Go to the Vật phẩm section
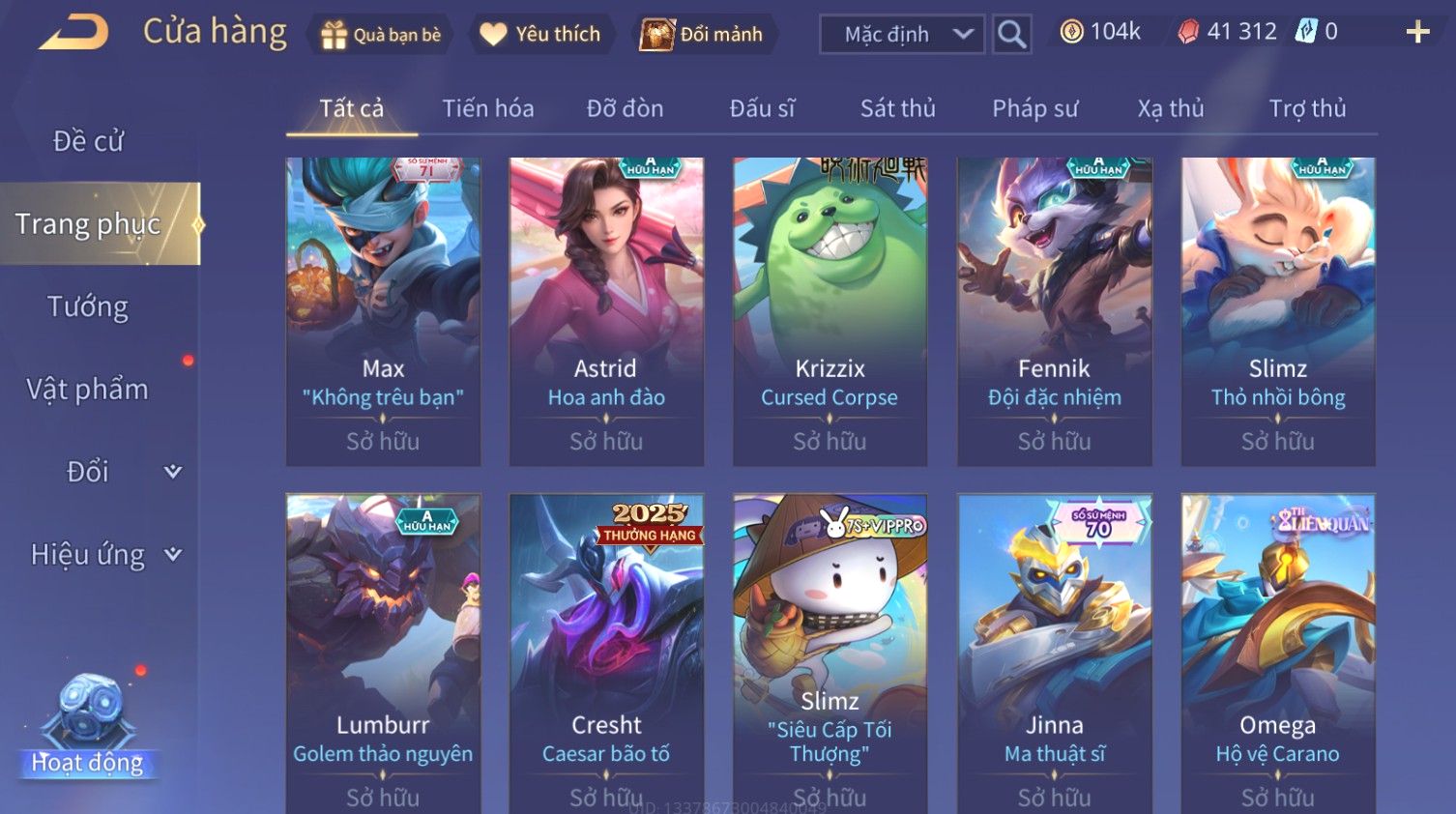1456x814 pixels. tap(88, 389)
